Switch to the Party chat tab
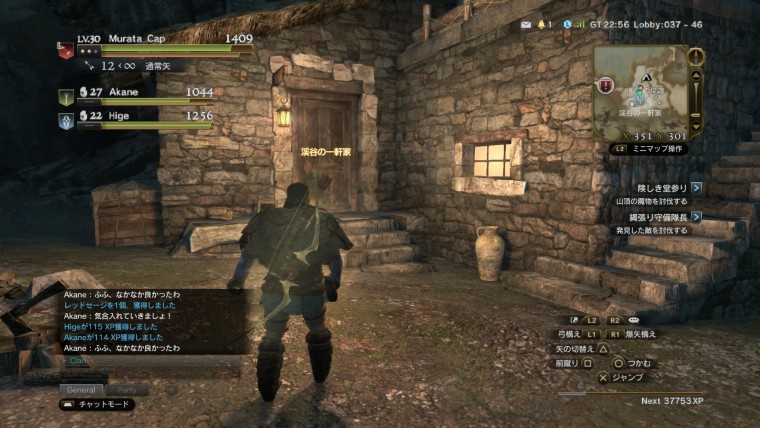The height and width of the screenshot is (428, 760). point(127,389)
